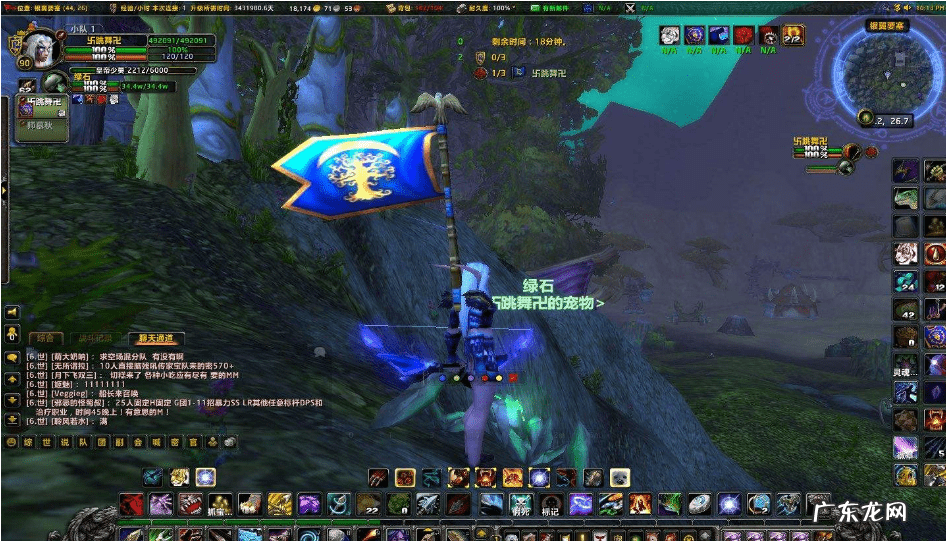Image resolution: width=946 pixels, height=541 pixels.
Task: Open the speech bubble chat menu button
Action: 12,357
